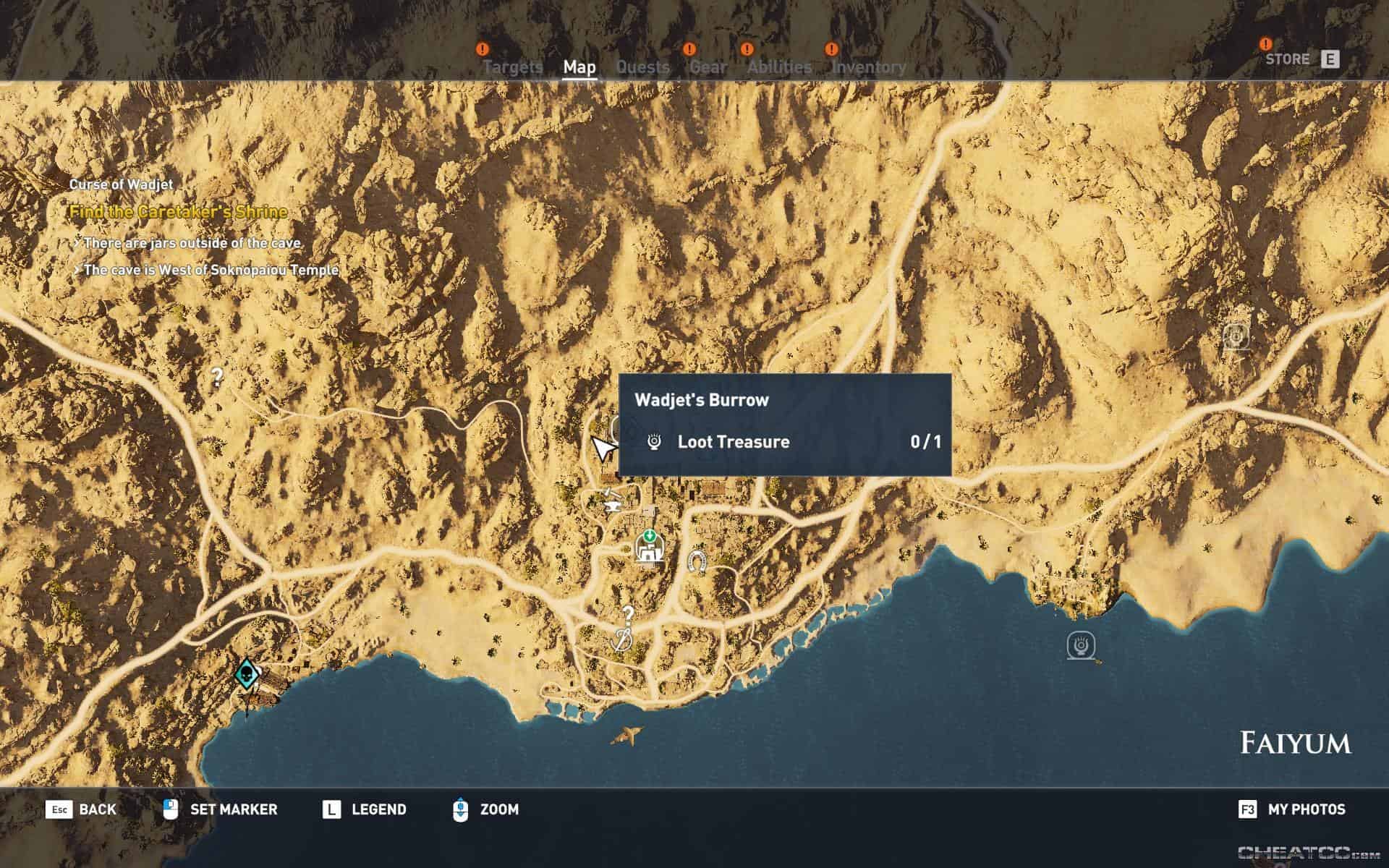Switch to the Gear tab
Viewport: 1389px width, 868px height.
707,67
